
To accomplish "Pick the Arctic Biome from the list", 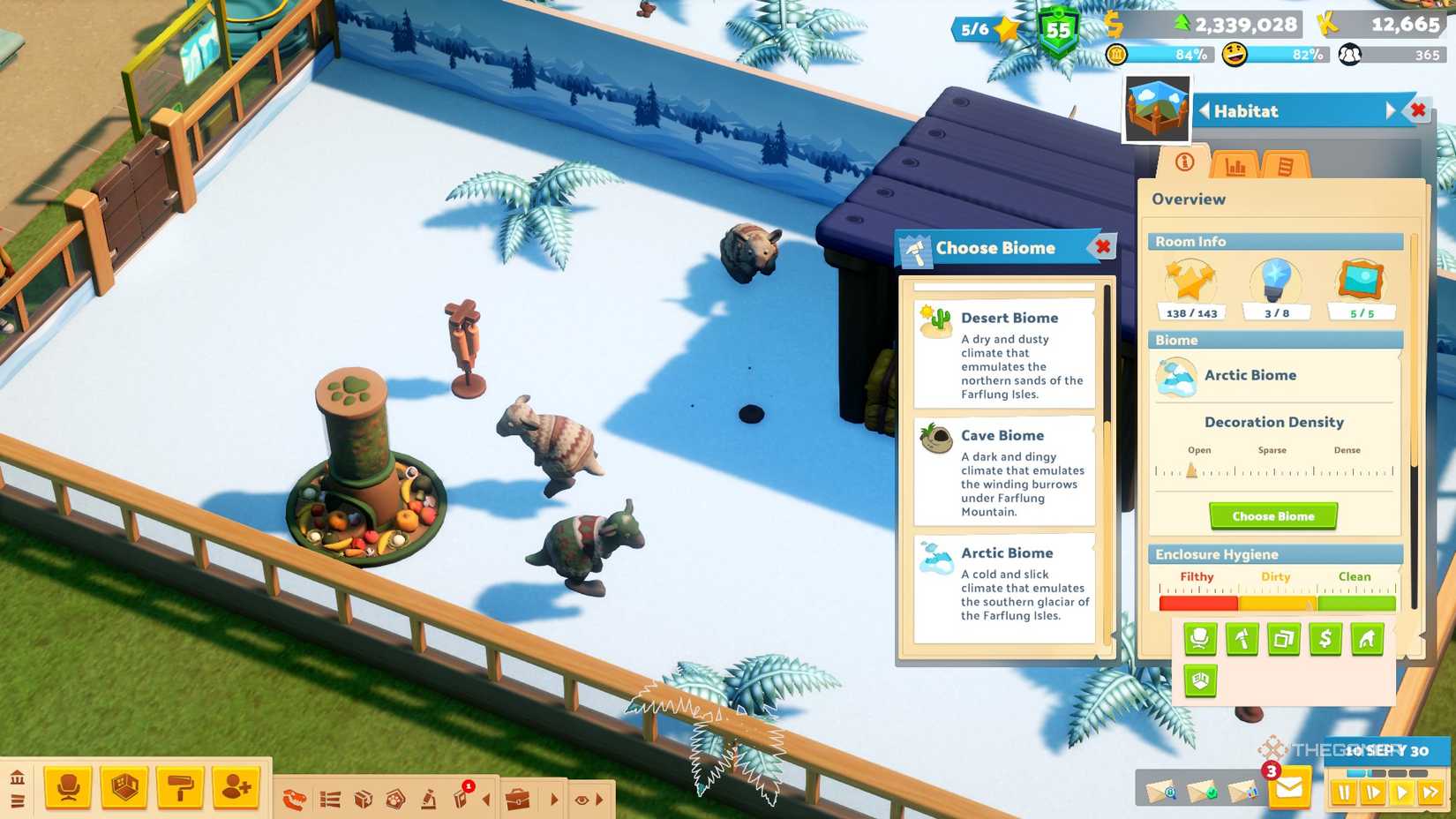I will (x=1004, y=584).
